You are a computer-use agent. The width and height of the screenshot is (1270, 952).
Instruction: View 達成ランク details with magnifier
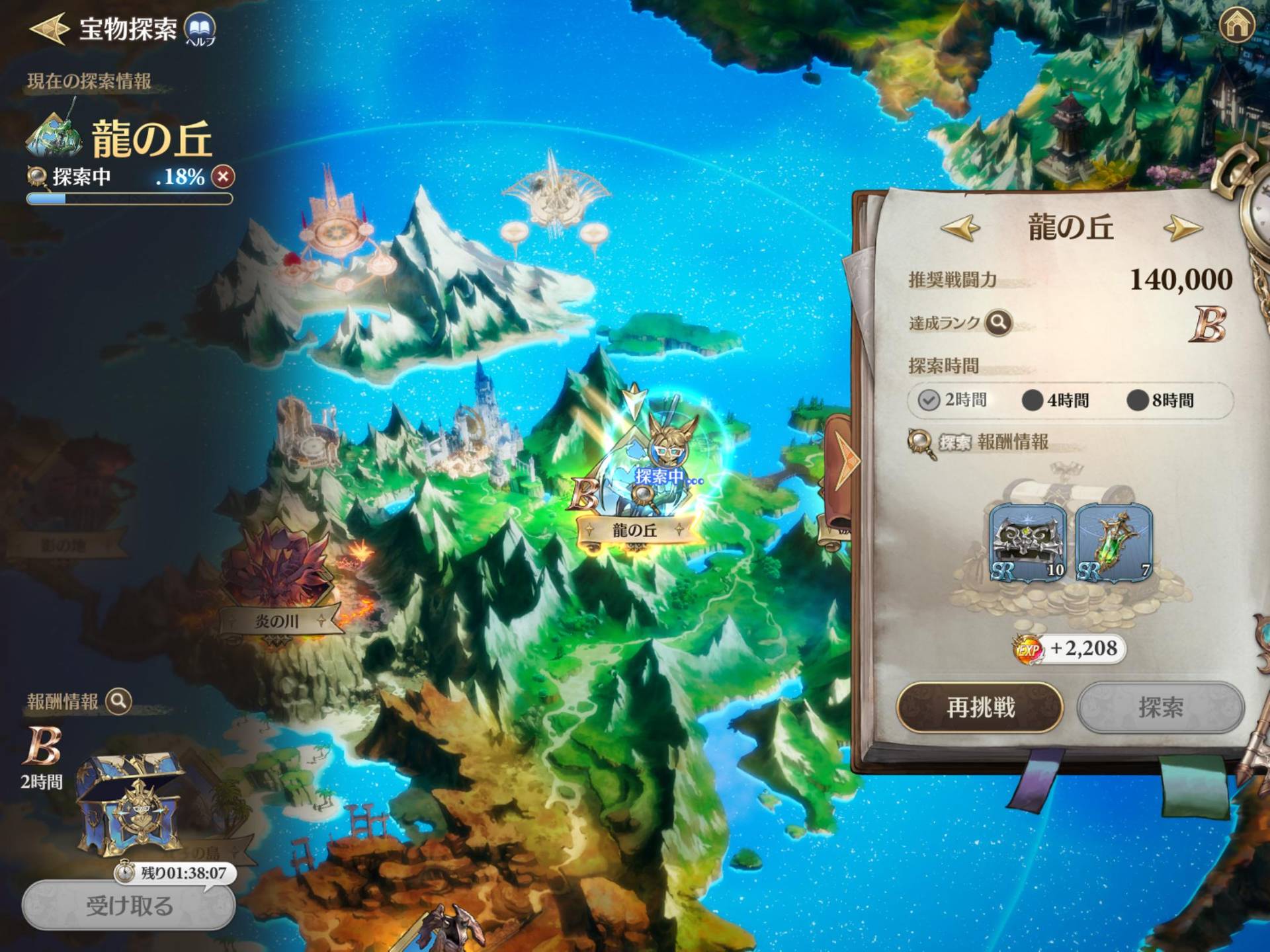point(998,323)
